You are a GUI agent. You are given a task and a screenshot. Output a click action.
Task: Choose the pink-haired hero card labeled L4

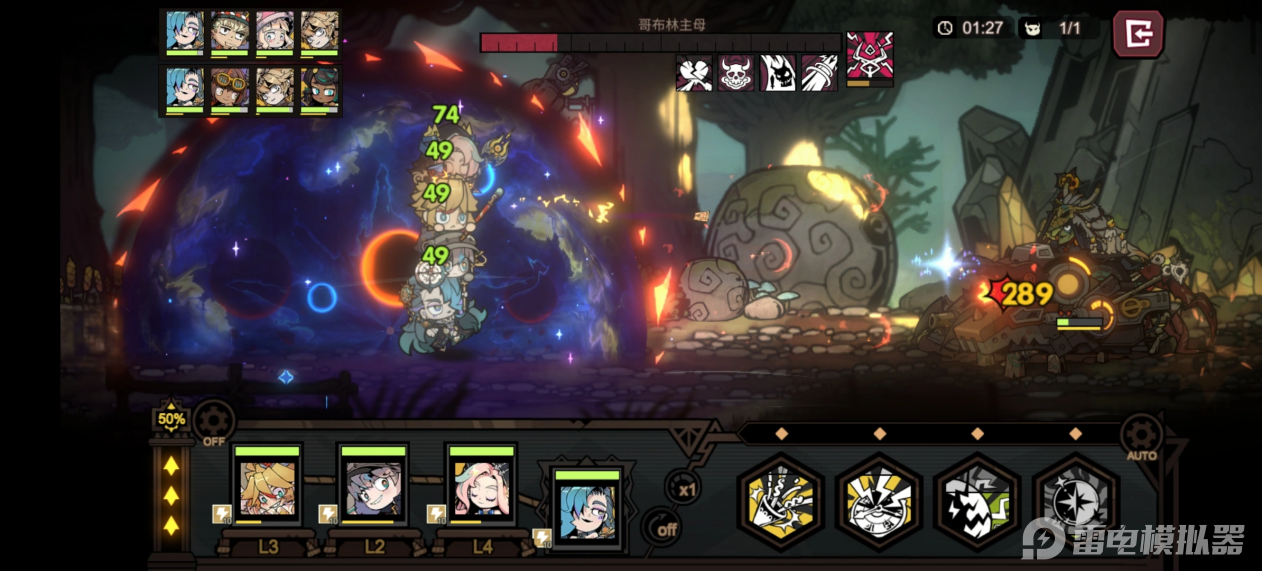coord(481,486)
